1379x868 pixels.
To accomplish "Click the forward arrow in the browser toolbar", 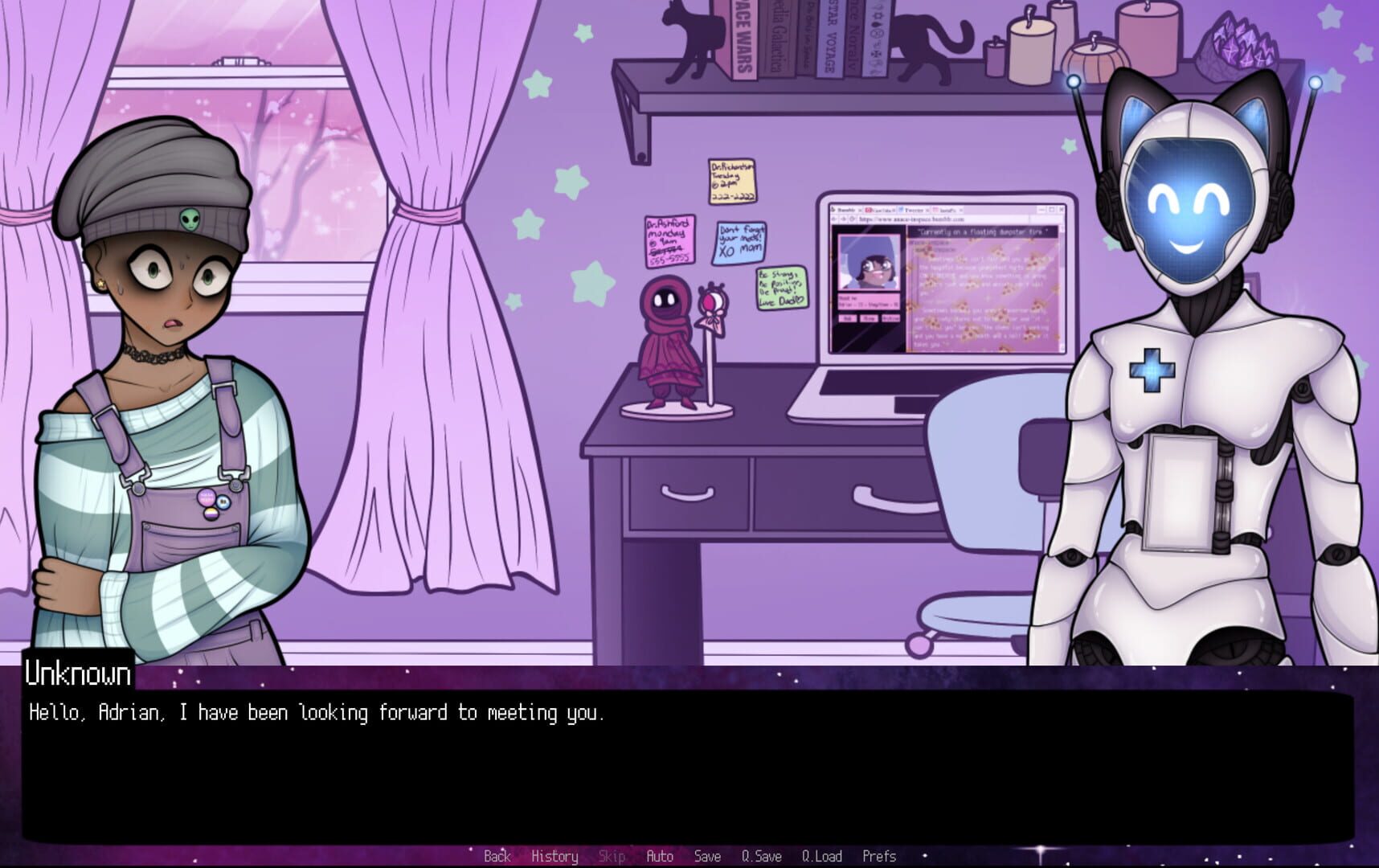I will pos(843,219).
